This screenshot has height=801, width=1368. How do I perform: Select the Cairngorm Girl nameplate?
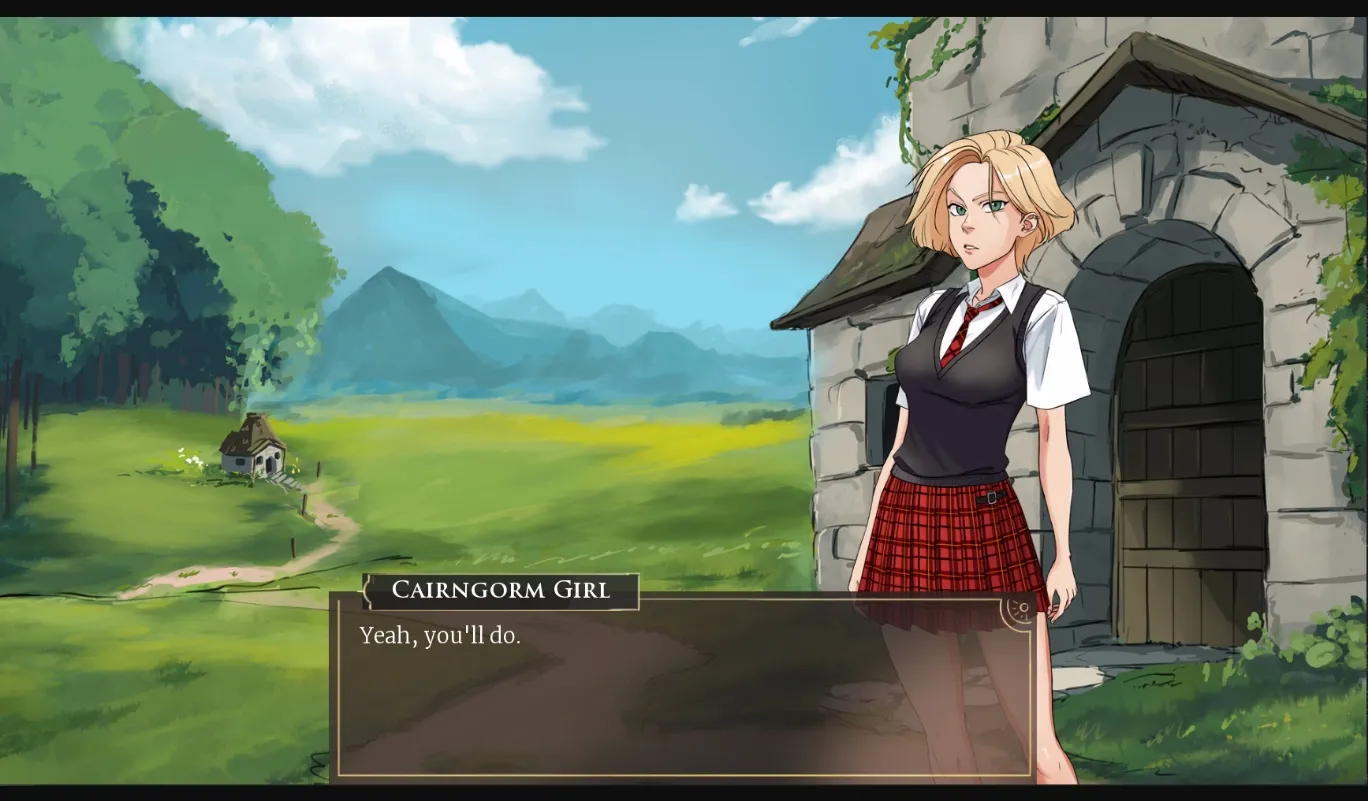[x=500, y=590]
